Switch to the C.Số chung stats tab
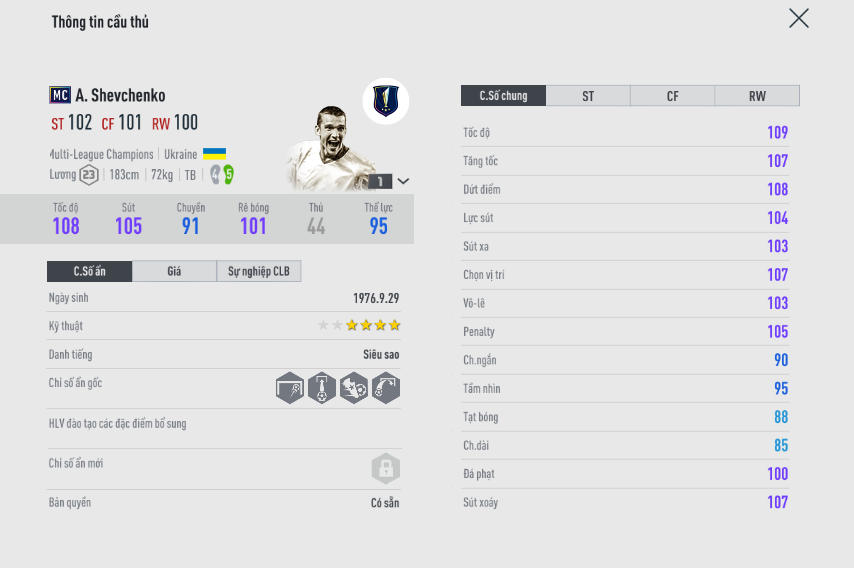 [503, 96]
